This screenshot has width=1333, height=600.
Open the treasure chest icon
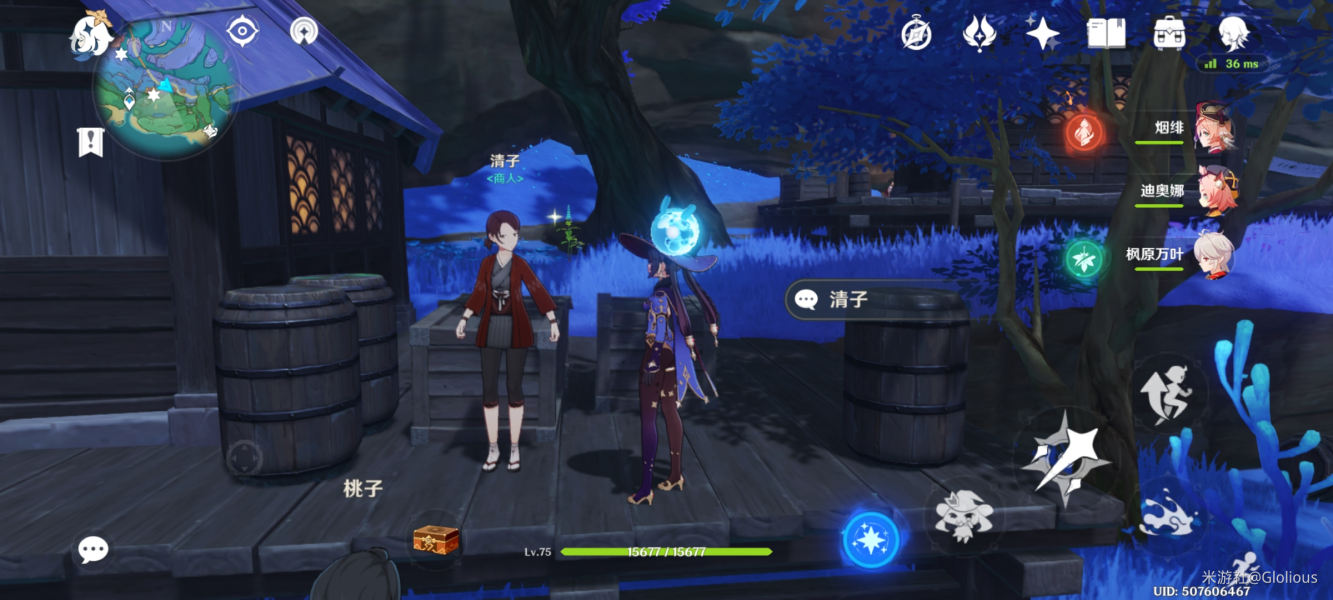pyautogui.click(x=436, y=540)
